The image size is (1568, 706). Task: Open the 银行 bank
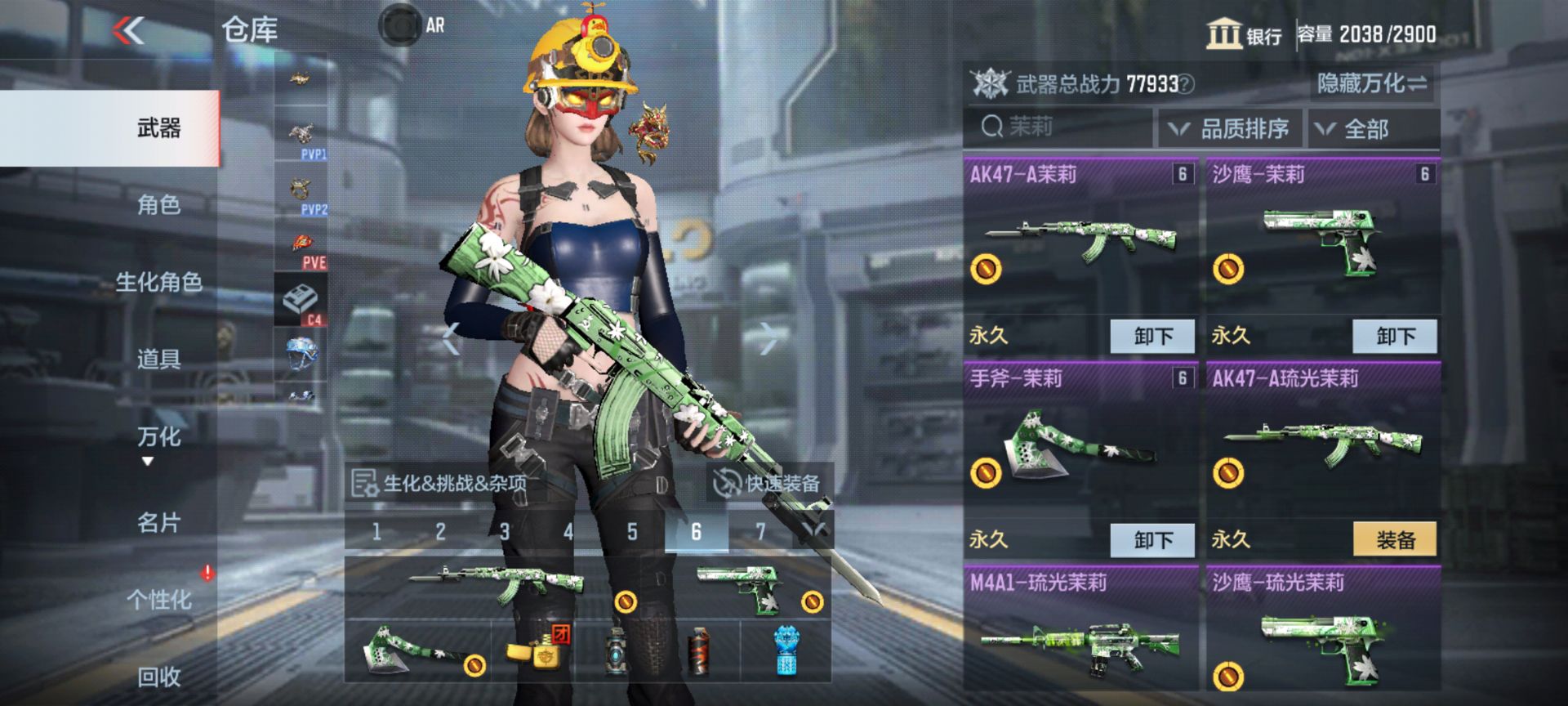click(1244, 35)
